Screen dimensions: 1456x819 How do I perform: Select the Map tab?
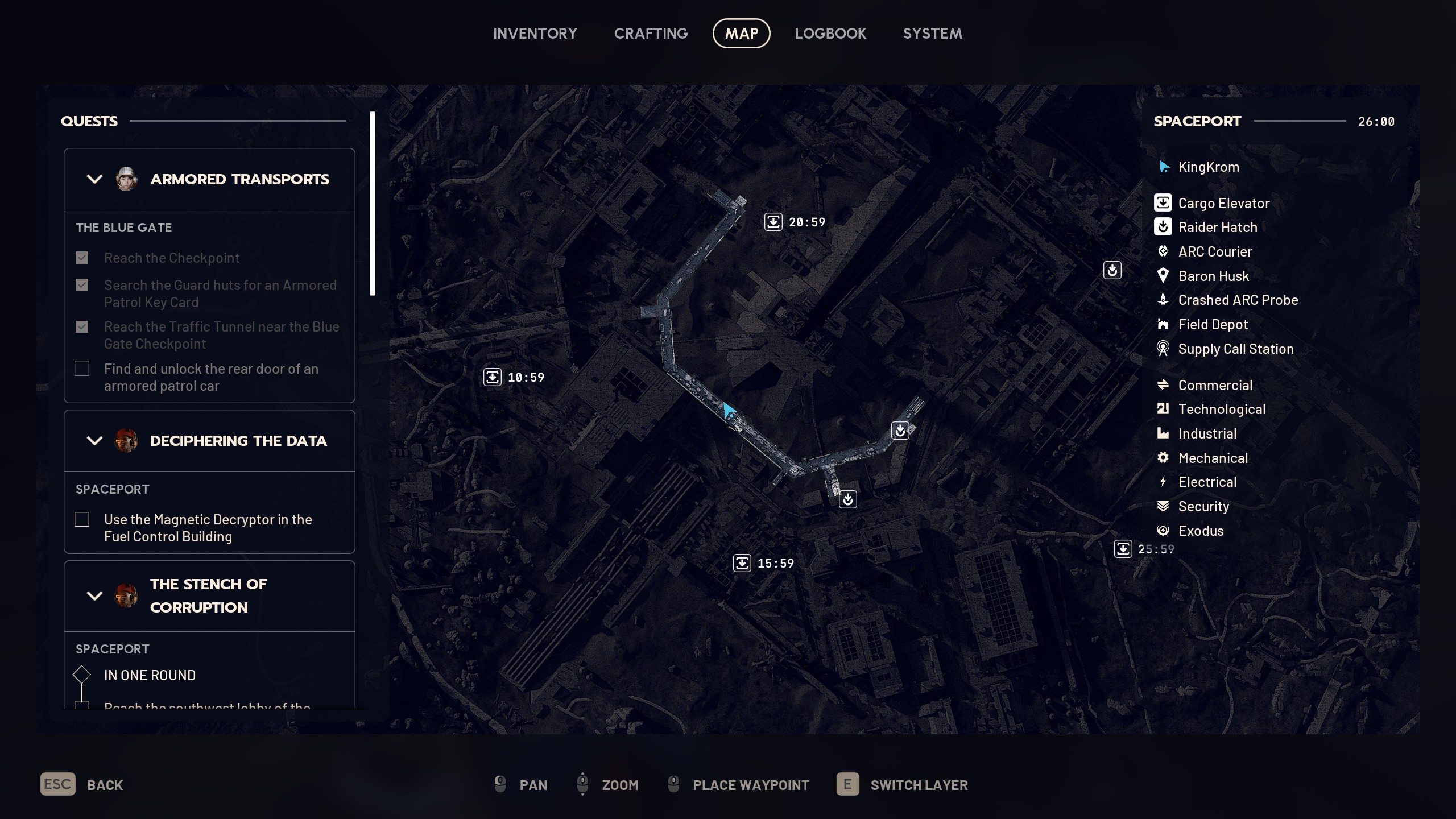(x=741, y=34)
